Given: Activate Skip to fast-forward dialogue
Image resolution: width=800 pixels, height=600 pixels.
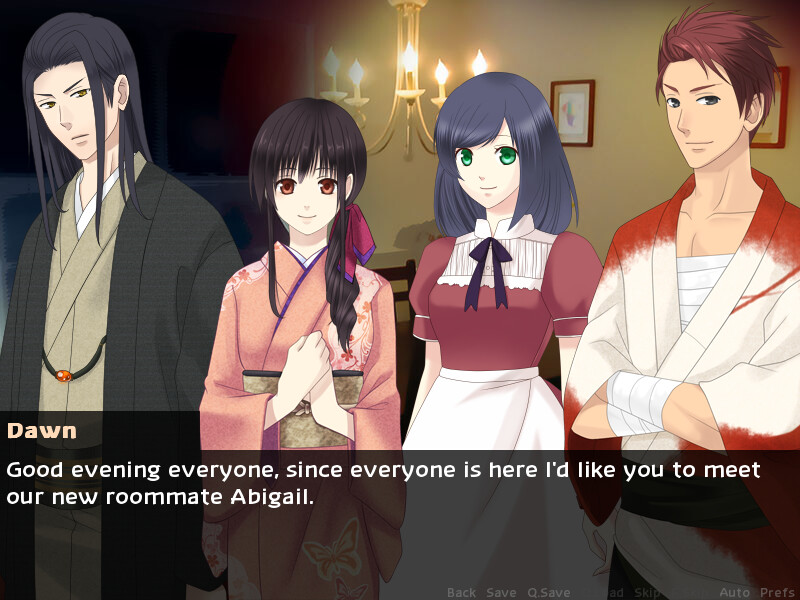Looking at the screenshot, I should tap(645, 593).
